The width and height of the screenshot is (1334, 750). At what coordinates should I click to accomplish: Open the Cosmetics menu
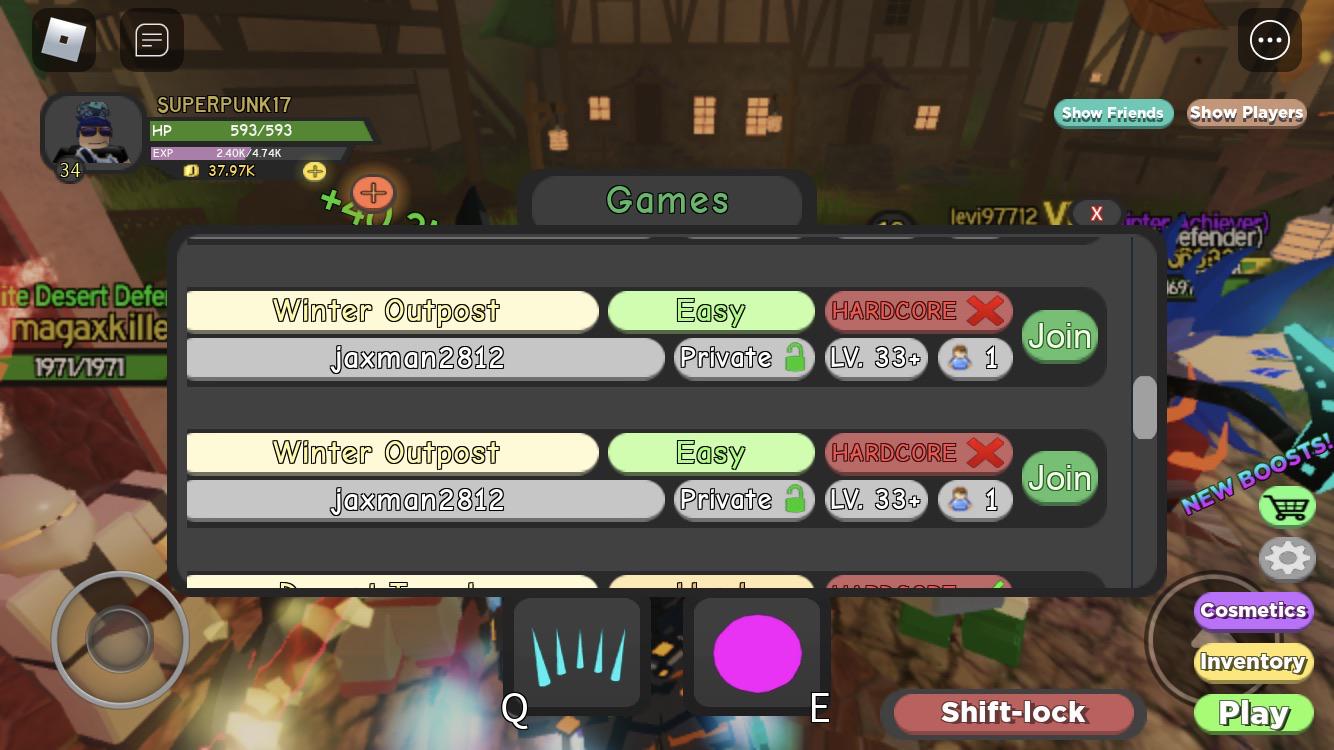[x=1253, y=610]
